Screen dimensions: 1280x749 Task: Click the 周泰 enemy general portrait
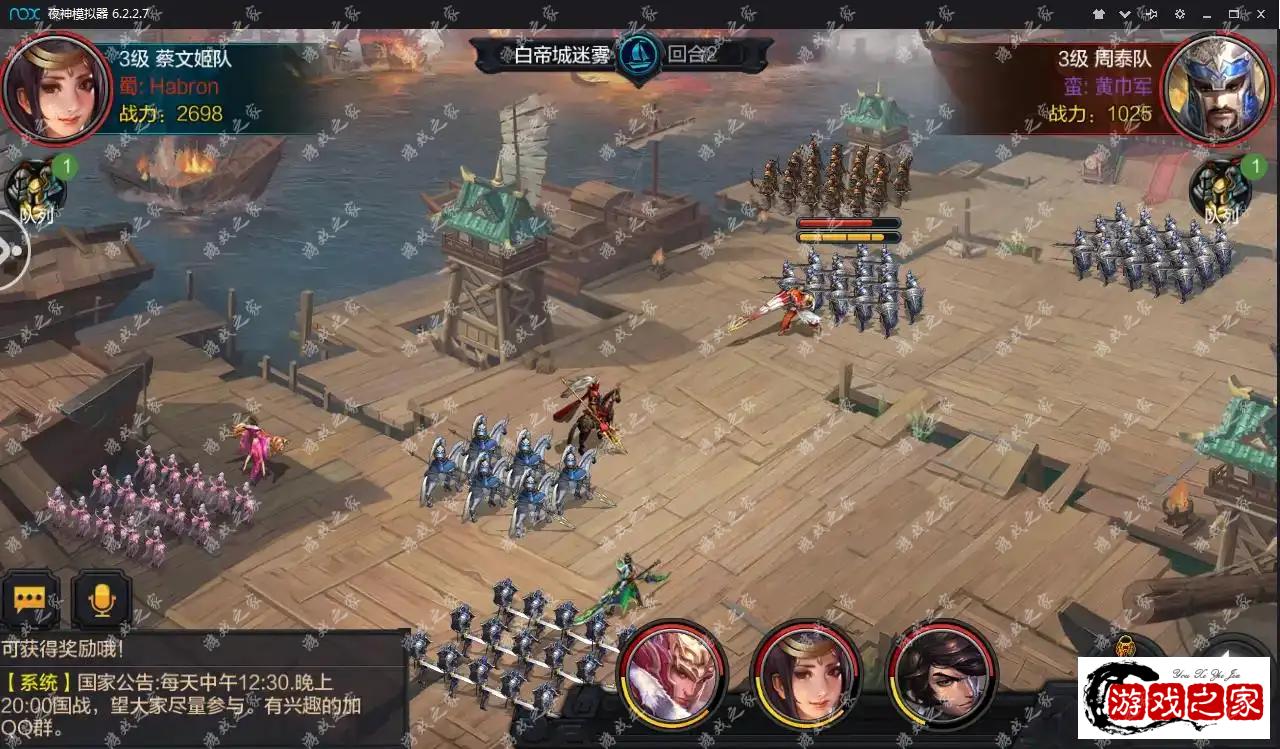[x=1219, y=88]
